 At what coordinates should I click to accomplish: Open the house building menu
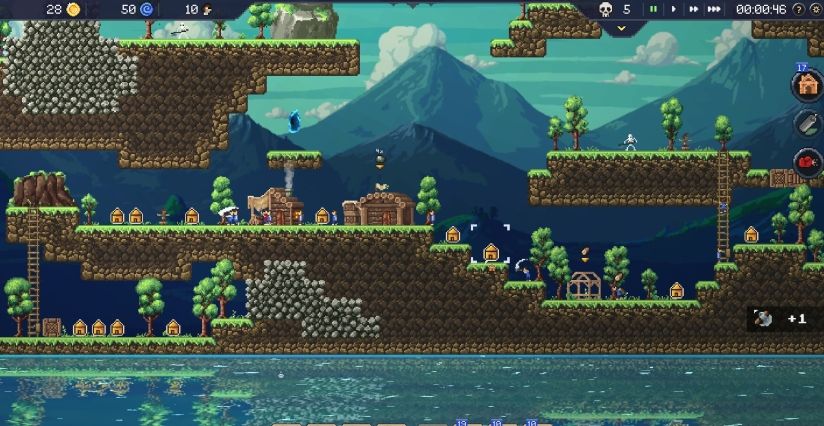807,86
